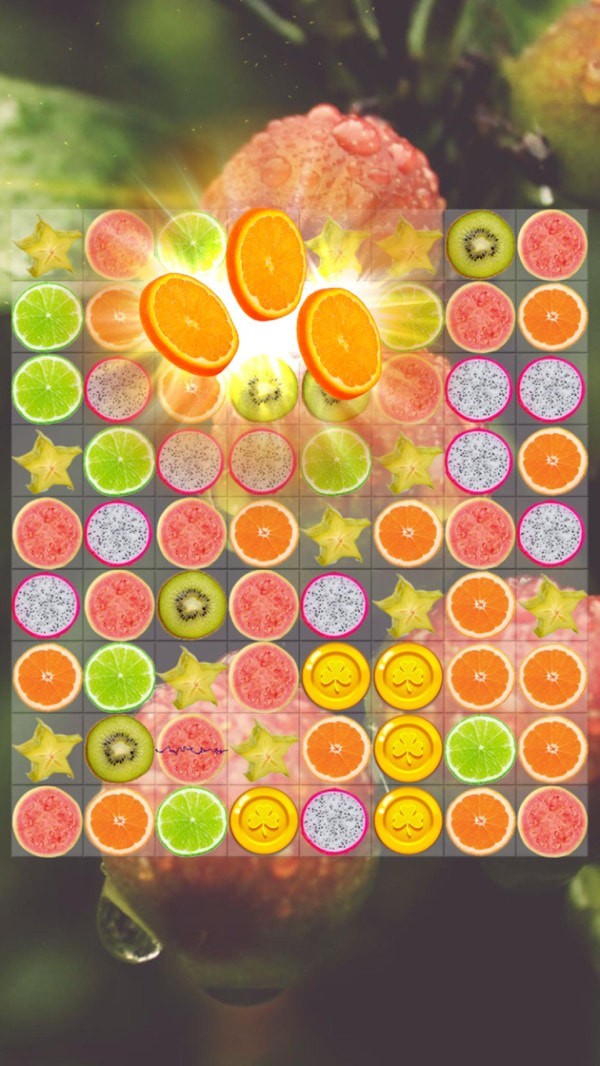600x1066 pixels.
Task: Tap the kiwi tile in the top row
Action: coord(480,244)
